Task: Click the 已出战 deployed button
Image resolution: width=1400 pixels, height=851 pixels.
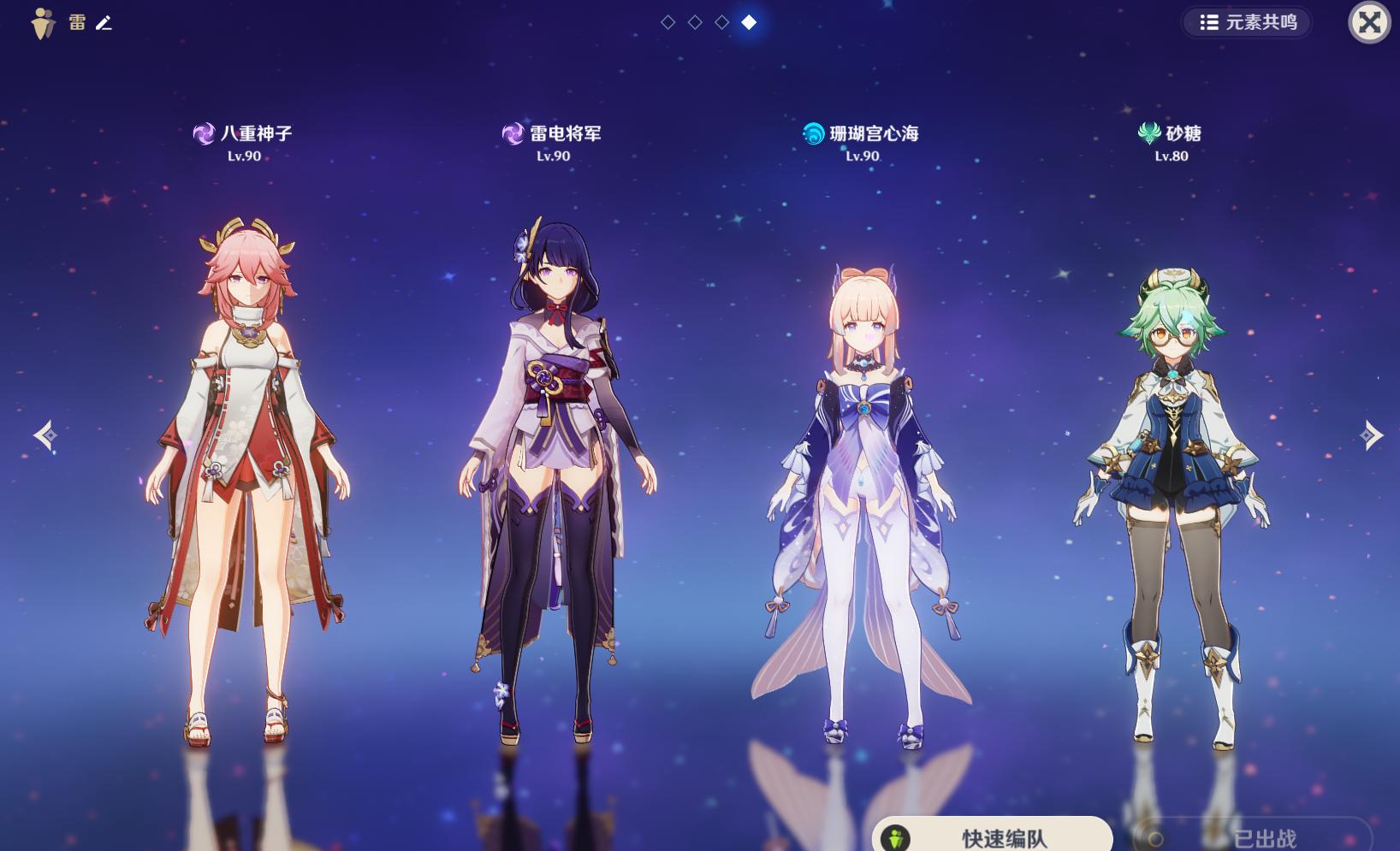Action: pos(1253,837)
